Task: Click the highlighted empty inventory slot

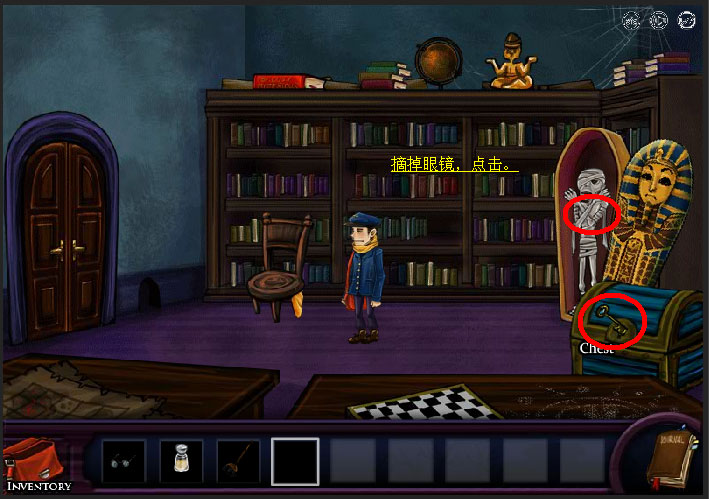Action: coord(295,461)
